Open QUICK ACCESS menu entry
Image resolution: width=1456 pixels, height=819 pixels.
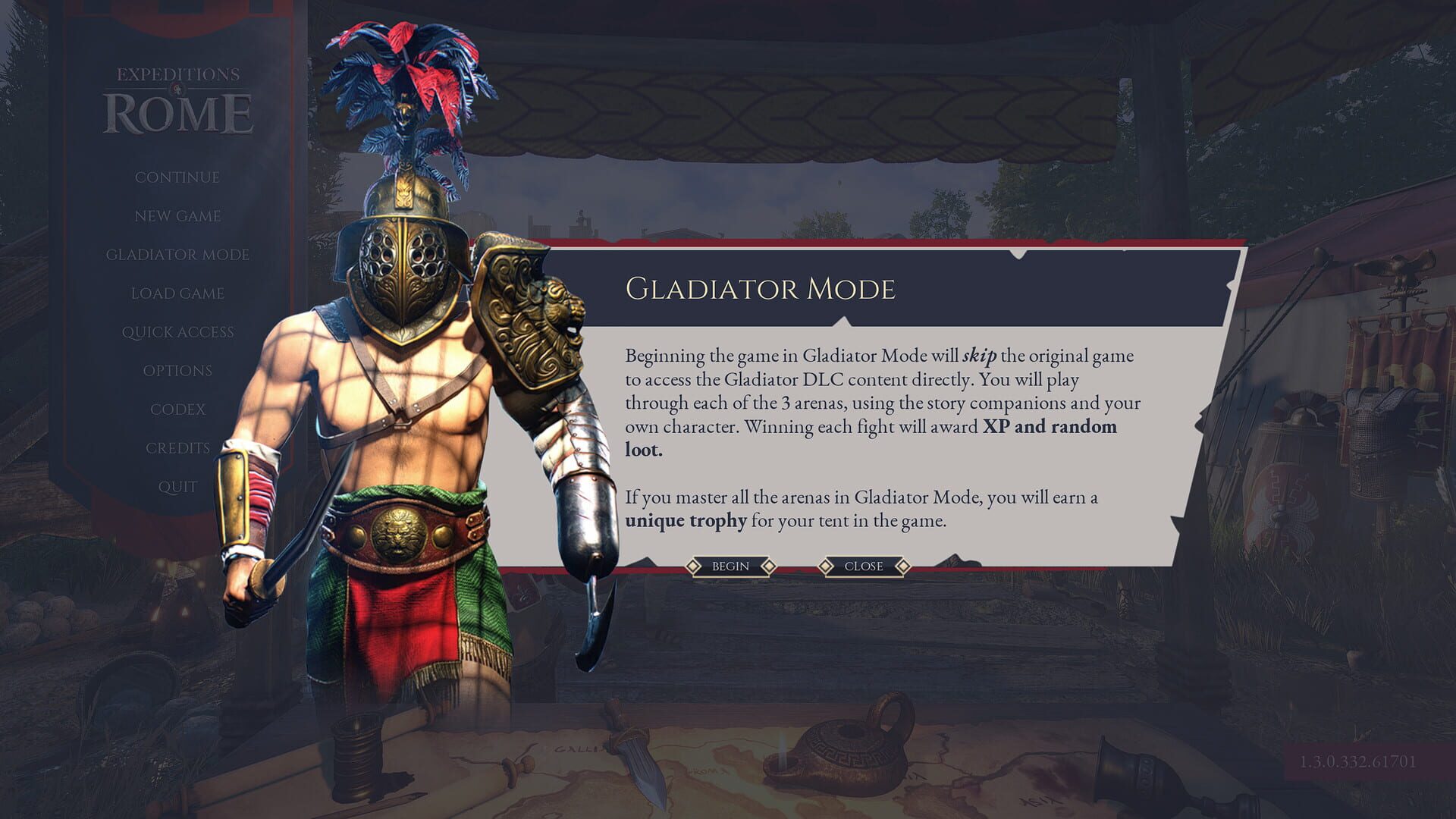(x=178, y=331)
